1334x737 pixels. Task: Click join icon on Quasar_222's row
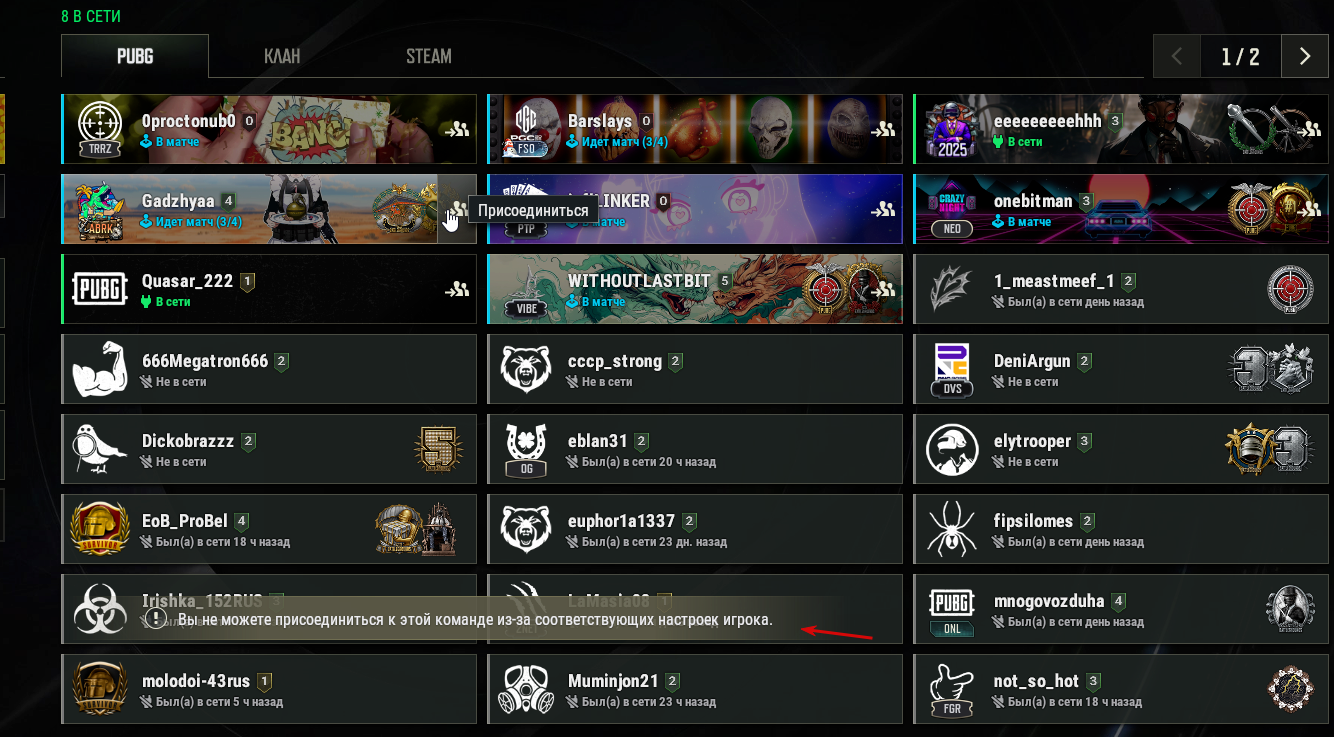[458, 289]
